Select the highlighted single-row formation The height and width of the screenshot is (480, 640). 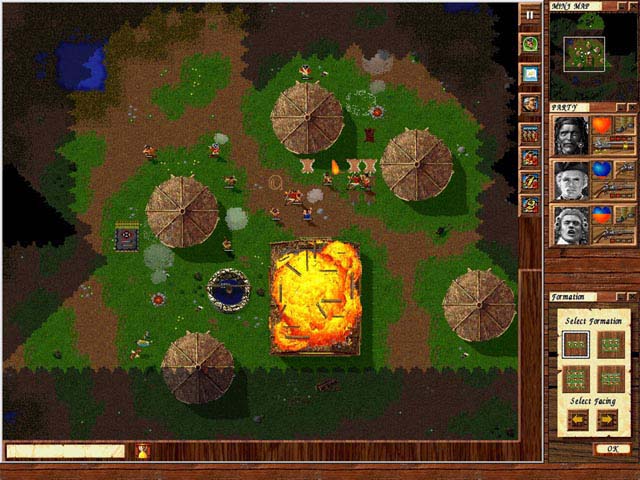pos(575,344)
